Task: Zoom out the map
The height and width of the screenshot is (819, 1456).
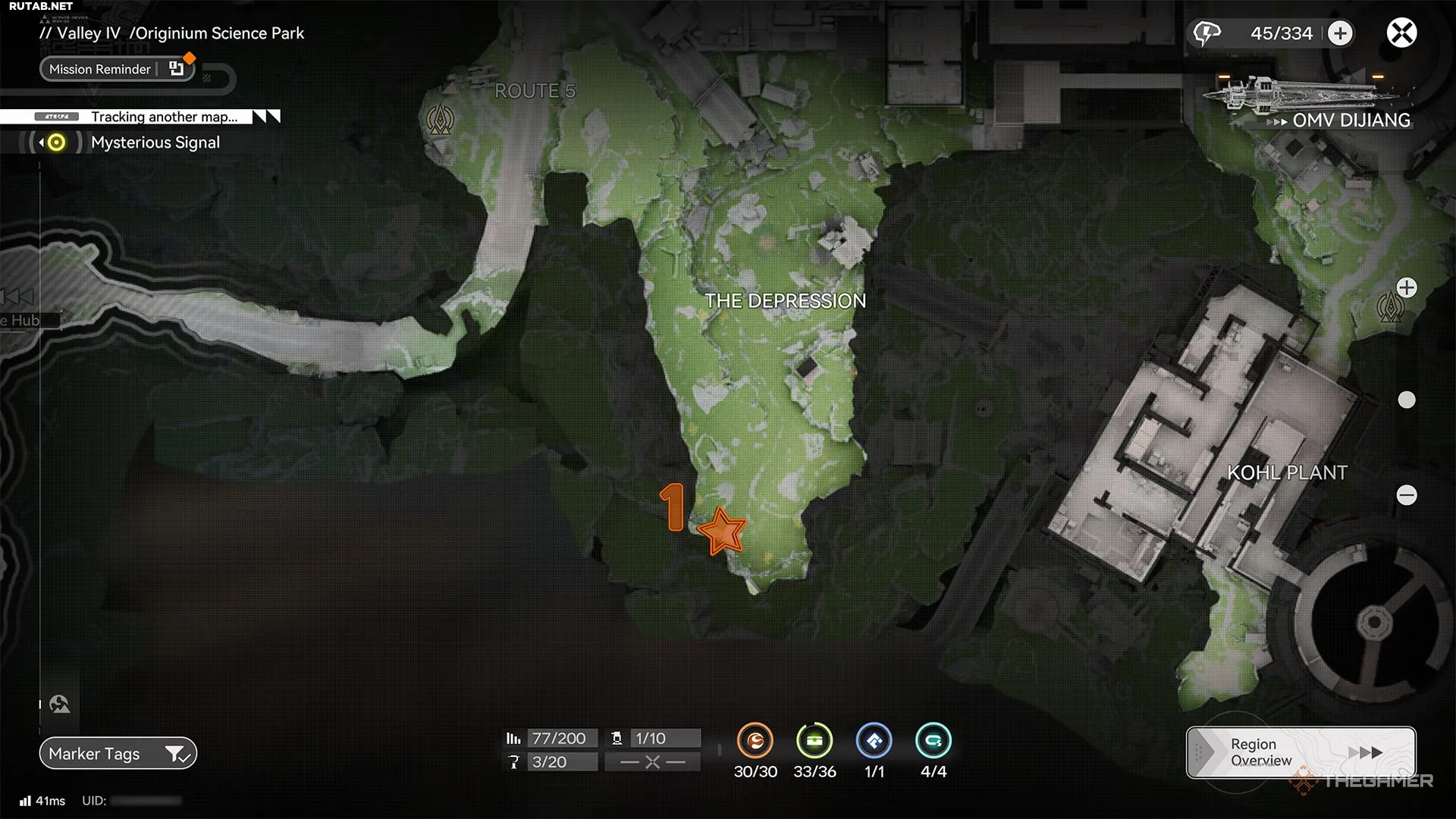Action: tap(1407, 495)
